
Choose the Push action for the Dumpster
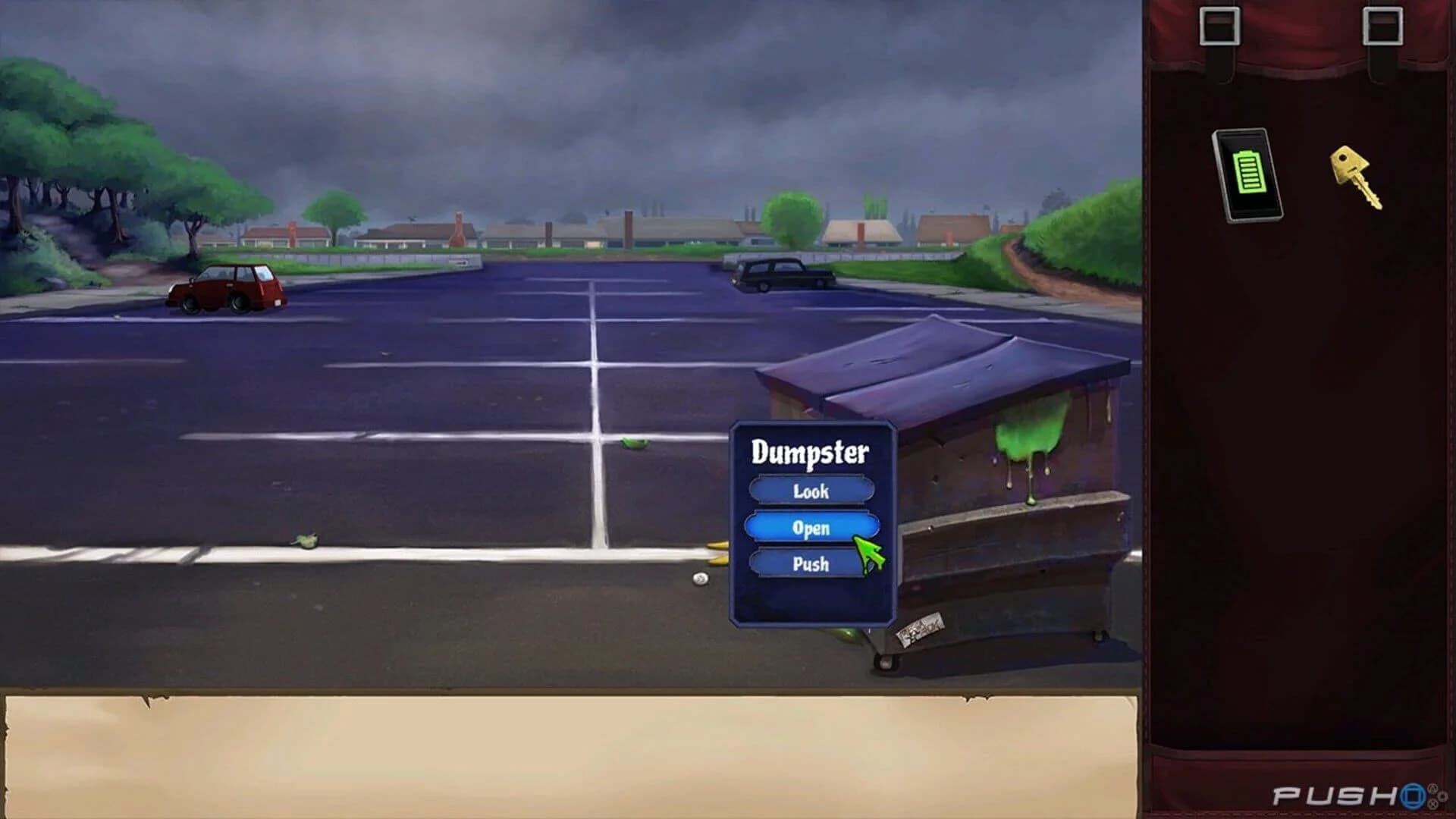813,563
